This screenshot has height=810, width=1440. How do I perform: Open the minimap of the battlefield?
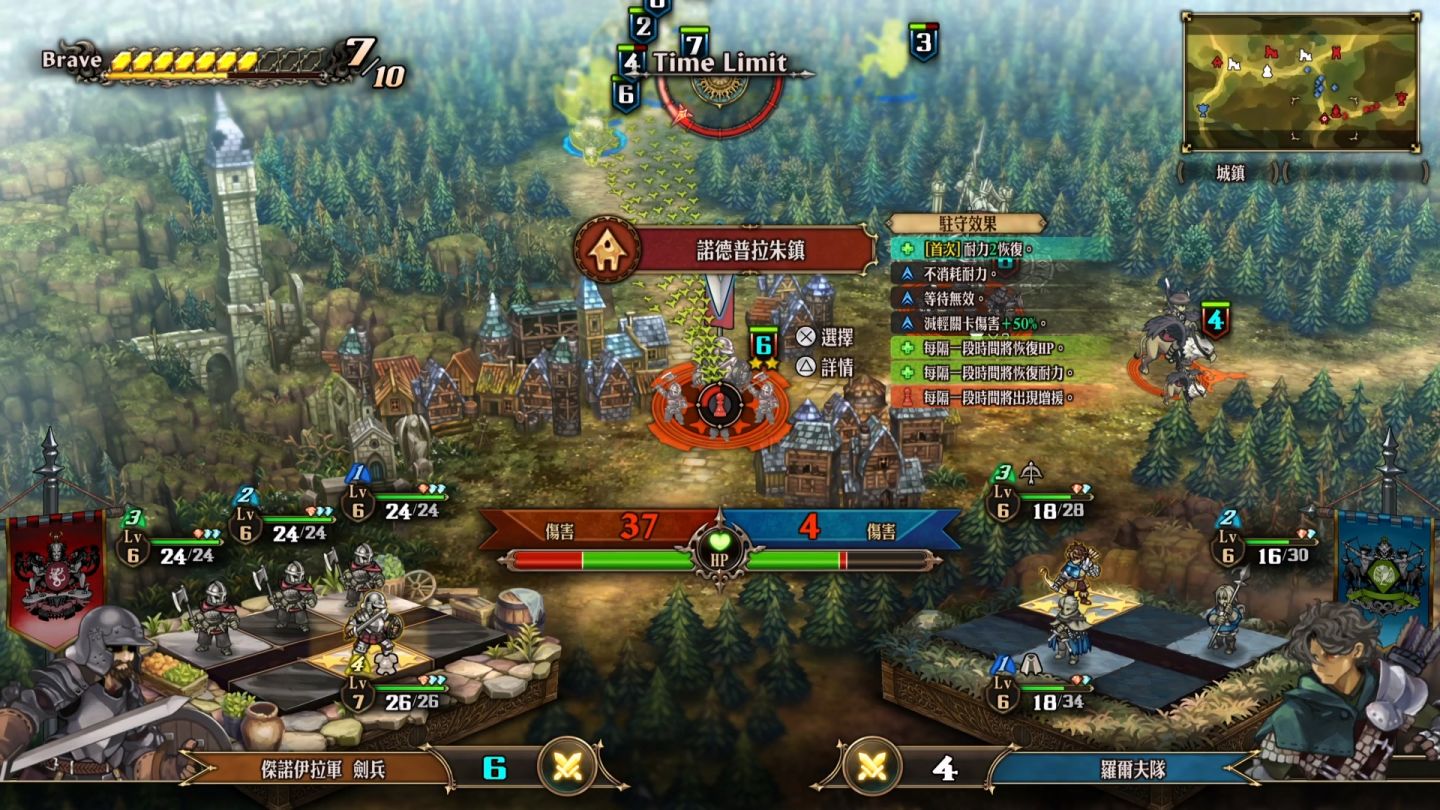click(1300, 82)
